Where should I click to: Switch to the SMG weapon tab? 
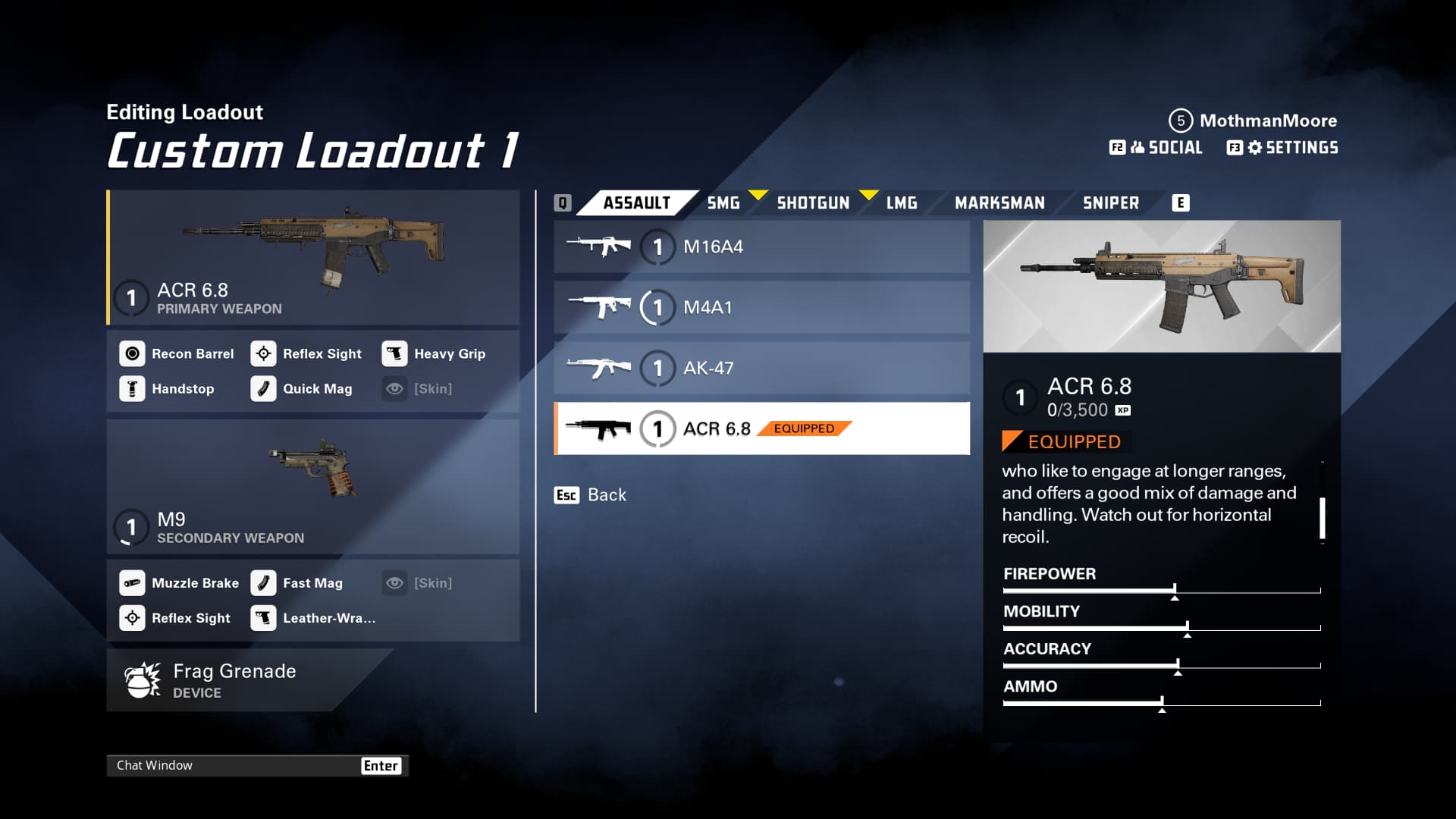pyautogui.click(x=723, y=203)
